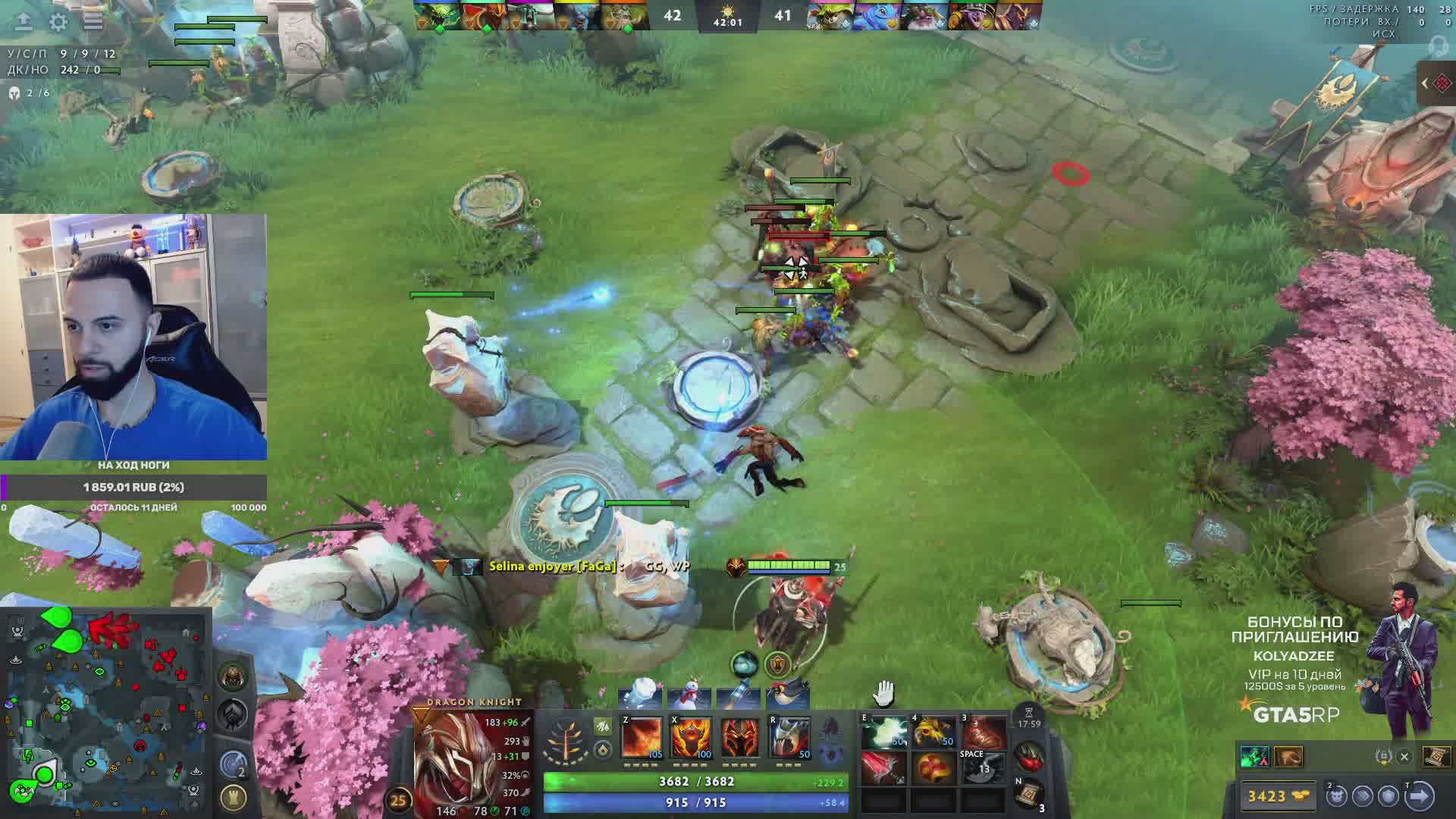Select the courier button
Viewport: 1456px width, 819px height.
click(x=1336, y=796)
